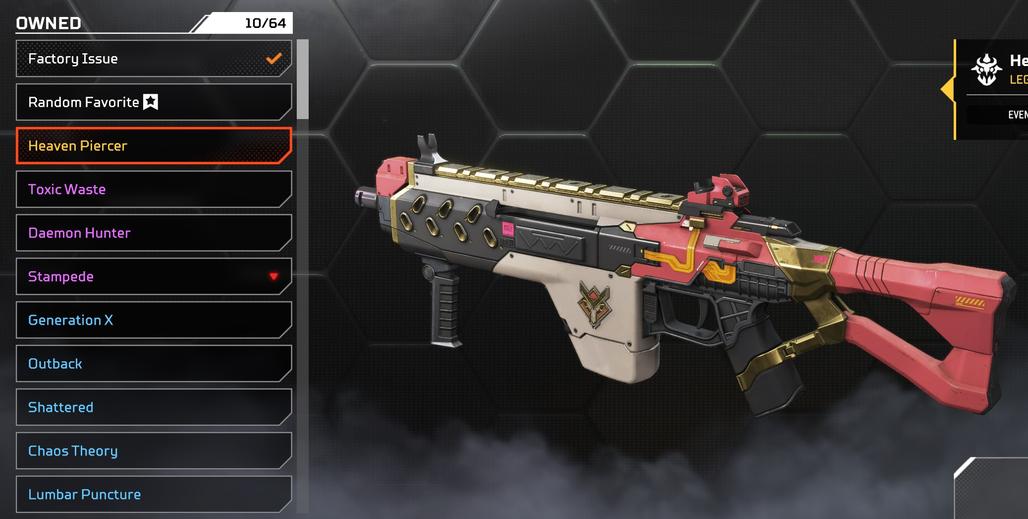Equip the Toxic Waste skin
This screenshot has height=519, width=1028.
[x=154, y=189]
